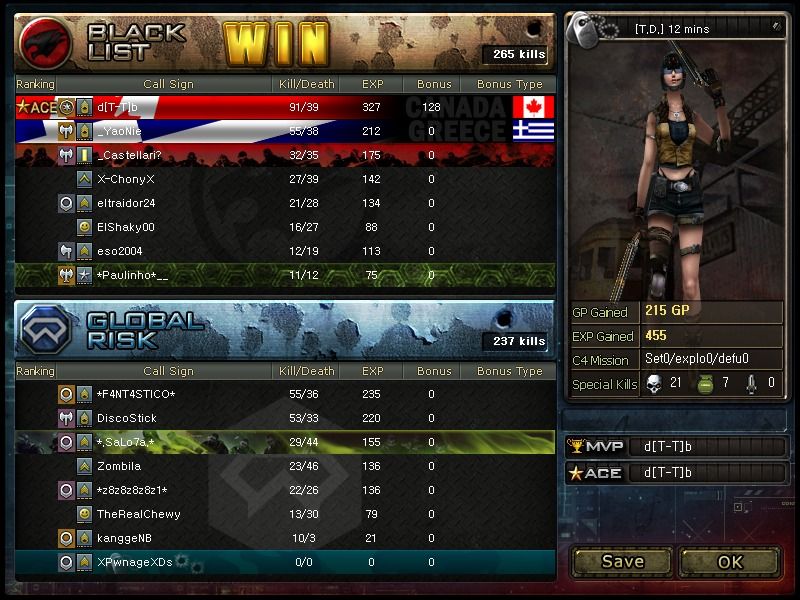Image resolution: width=800 pixels, height=600 pixels.
Task: Click the Canada flag bonus icon
Action: (x=533, y=107)
